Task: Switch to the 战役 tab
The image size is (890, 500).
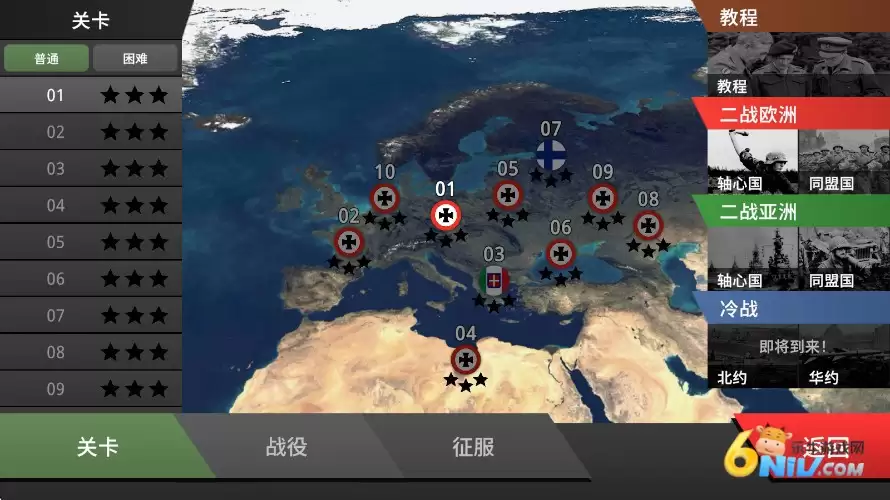Action: pyautogui.click(x=286, y=447)
